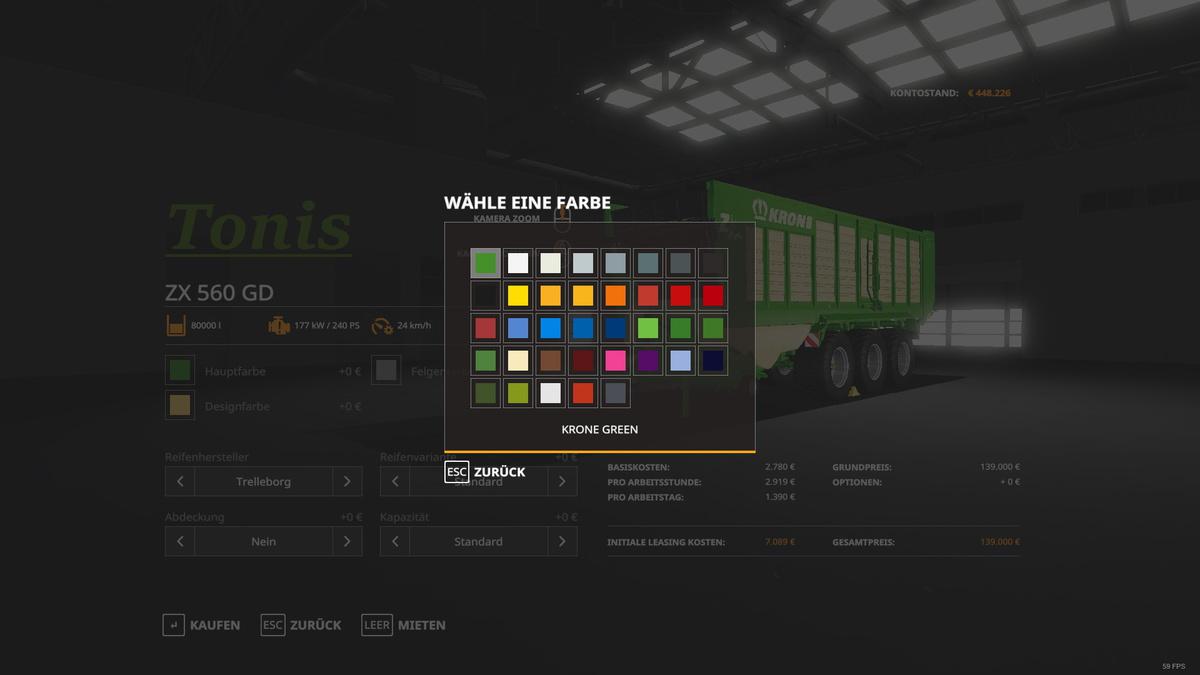
Task: Choose the brown color swatch
Action: click(x=550, y=360)
